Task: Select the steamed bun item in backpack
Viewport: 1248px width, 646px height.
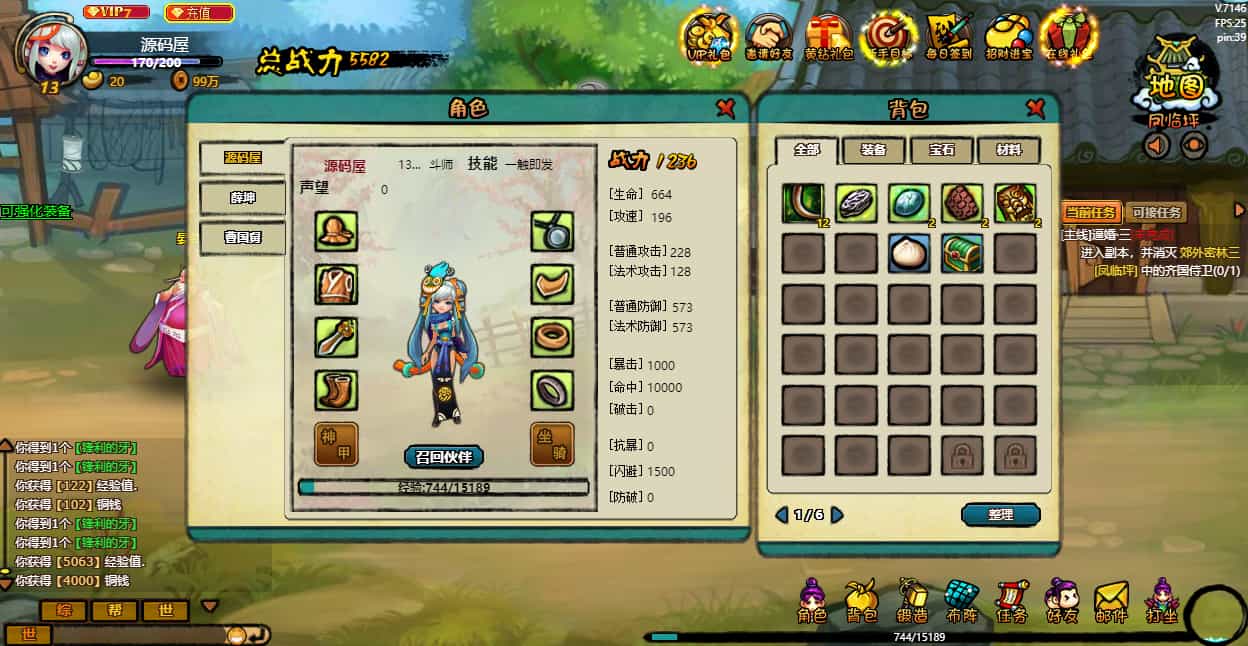Action: [x=909, y=254]
